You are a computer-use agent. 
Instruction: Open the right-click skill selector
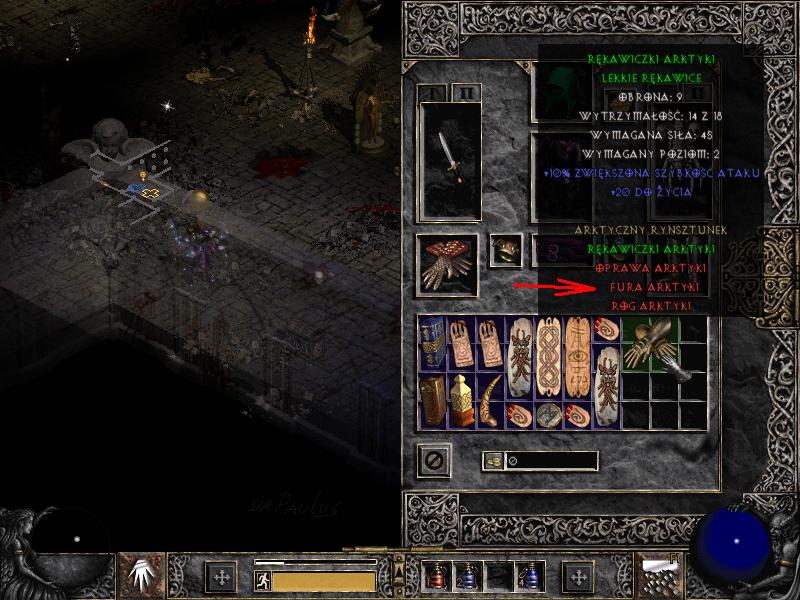(661, 575)
